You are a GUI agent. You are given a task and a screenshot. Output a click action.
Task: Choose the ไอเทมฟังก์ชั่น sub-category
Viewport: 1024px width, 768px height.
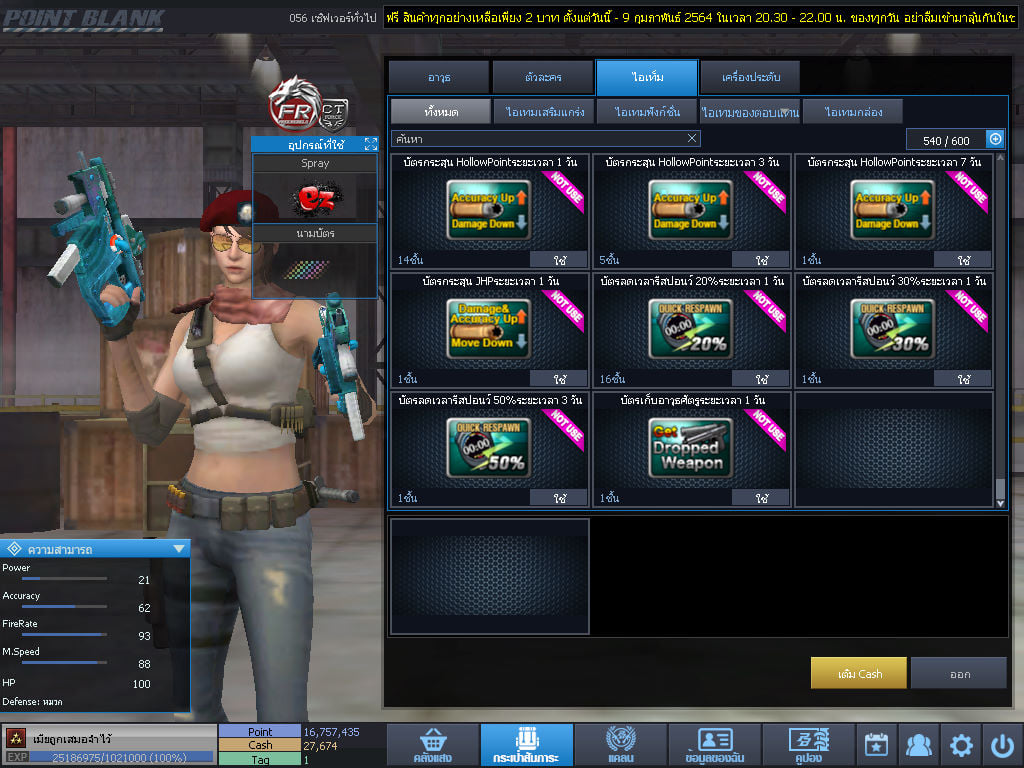point(647,111)
